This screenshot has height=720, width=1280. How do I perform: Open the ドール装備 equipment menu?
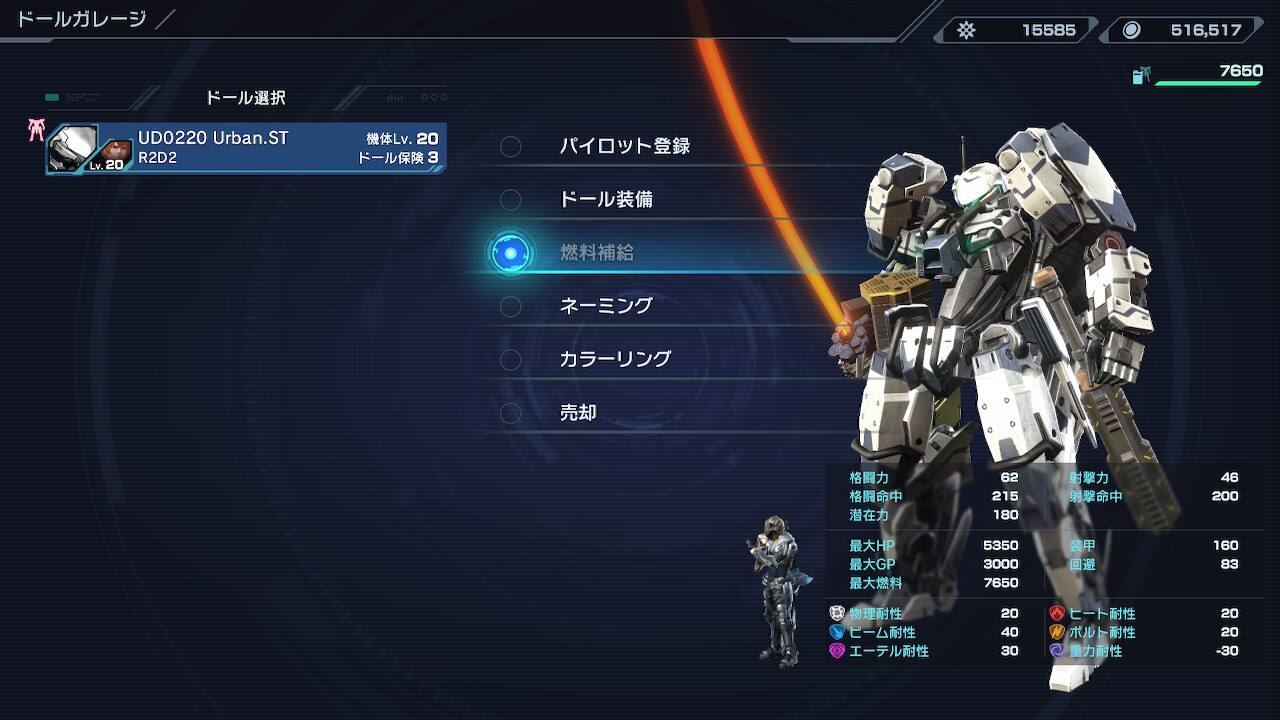pos(606,199)
